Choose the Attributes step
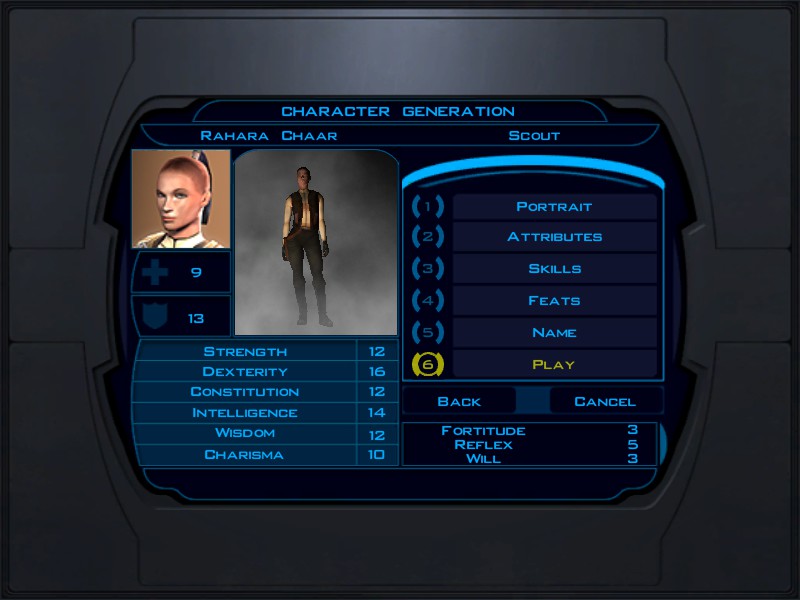The width and height of the screenshot is (800, 600). 554,238
